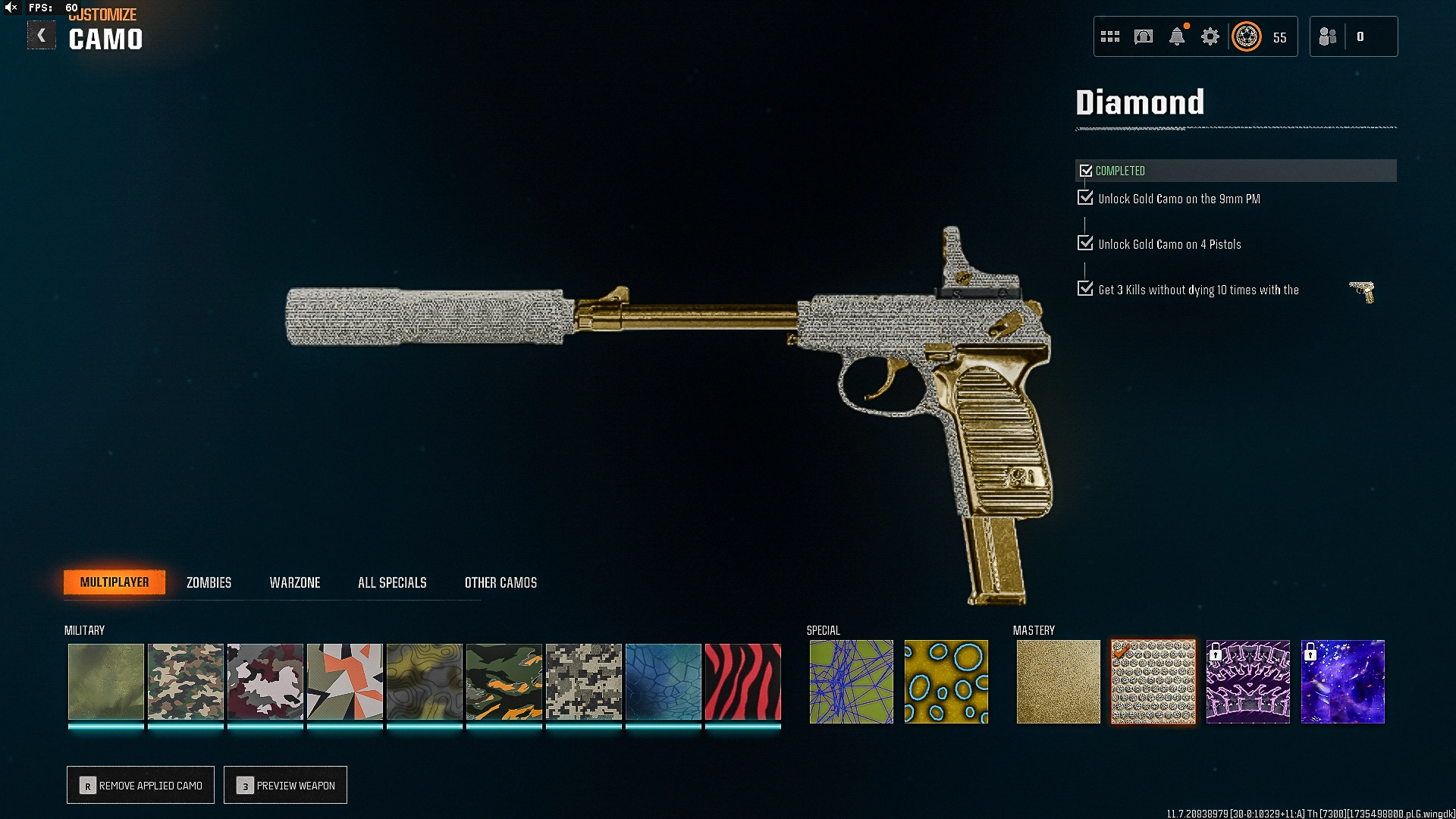Select the orange and white geometric camo
Viewport: 1456px width, 819px height.
tap(345, 681)
